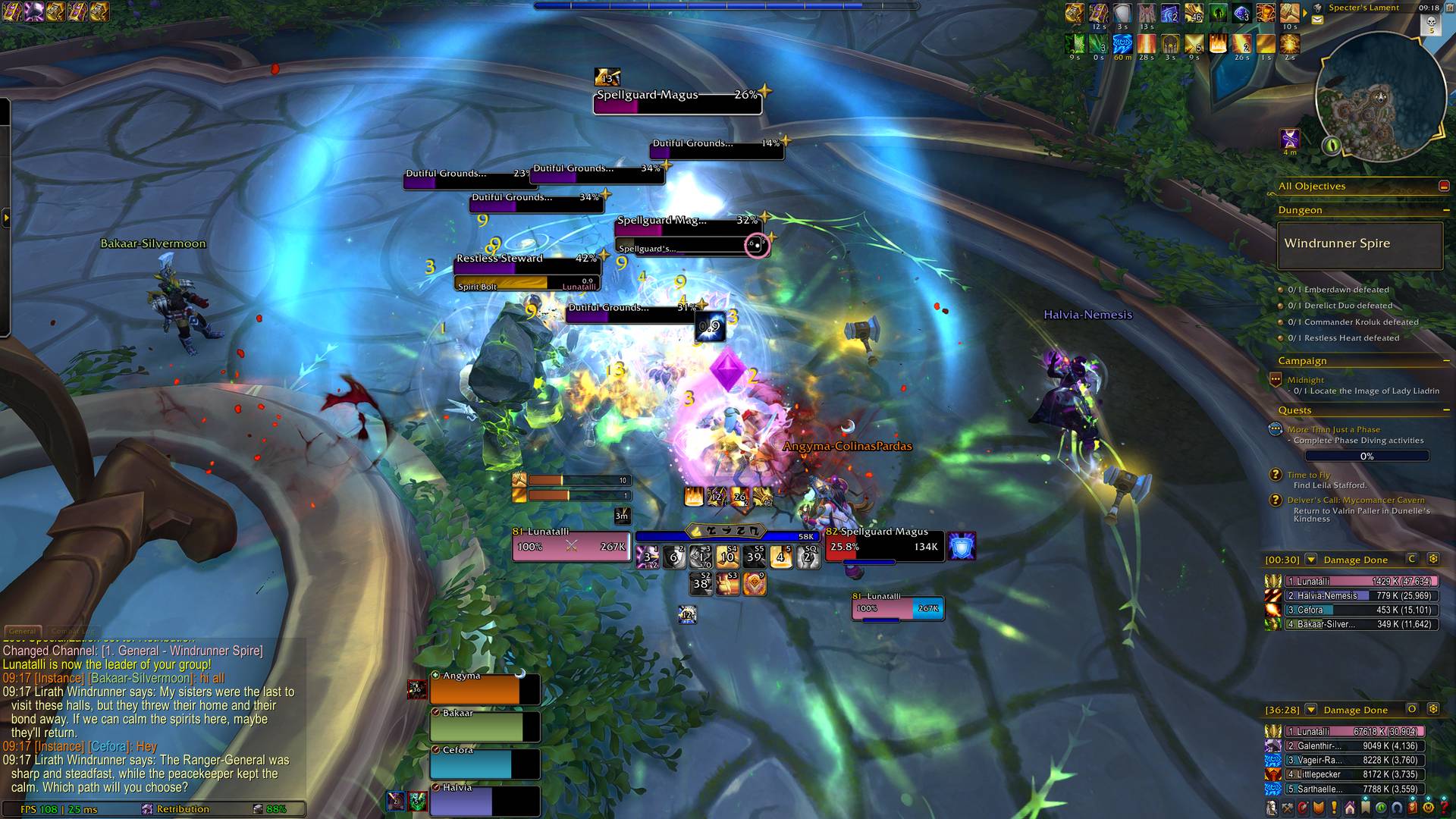This screenshot has height=819, width=1456.
Task: Click the Phase Diving 0% progress bar
Action: point(1367,456)
